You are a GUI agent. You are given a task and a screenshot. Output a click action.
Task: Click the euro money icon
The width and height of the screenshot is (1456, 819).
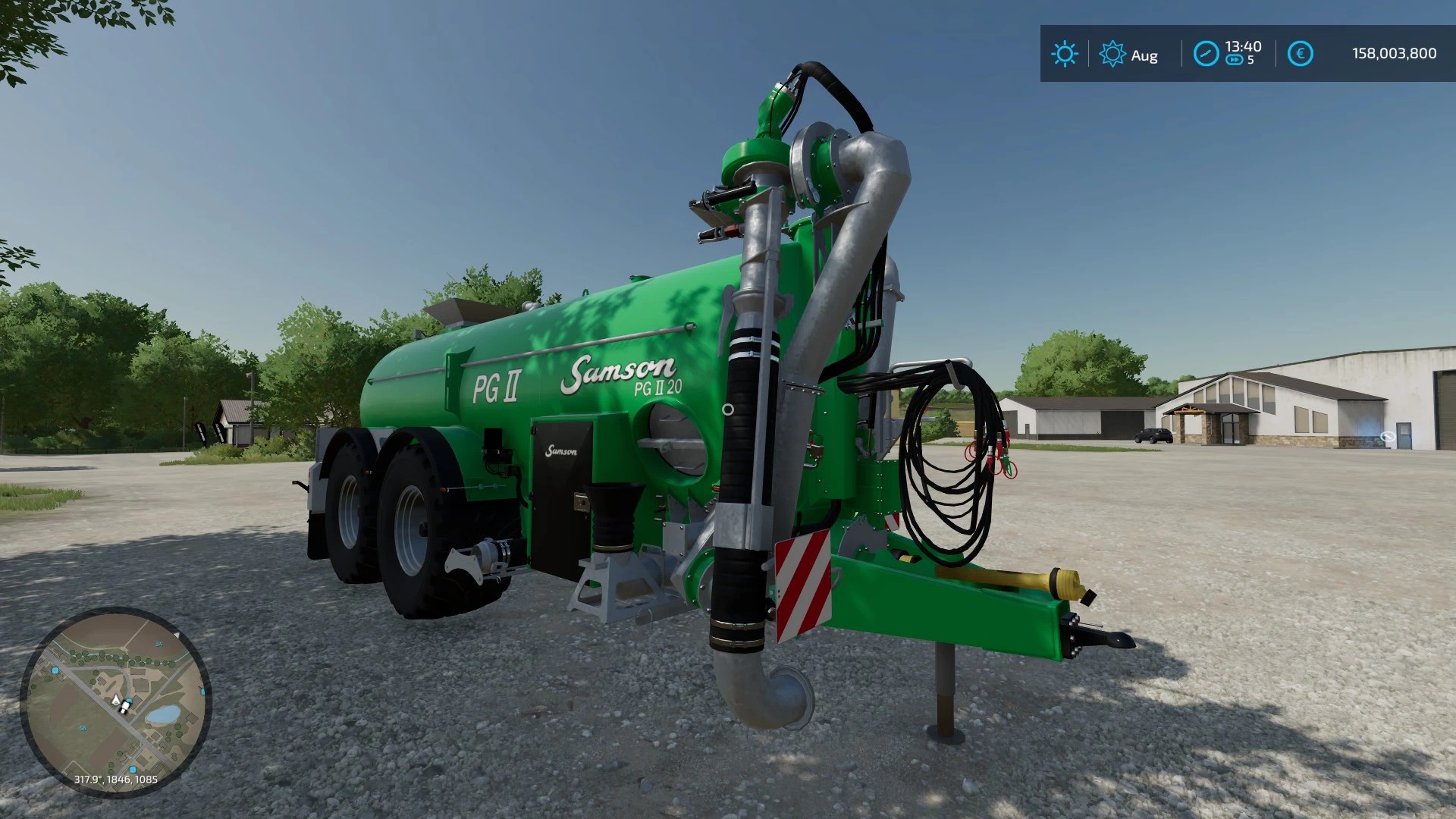pos(1300,54)
